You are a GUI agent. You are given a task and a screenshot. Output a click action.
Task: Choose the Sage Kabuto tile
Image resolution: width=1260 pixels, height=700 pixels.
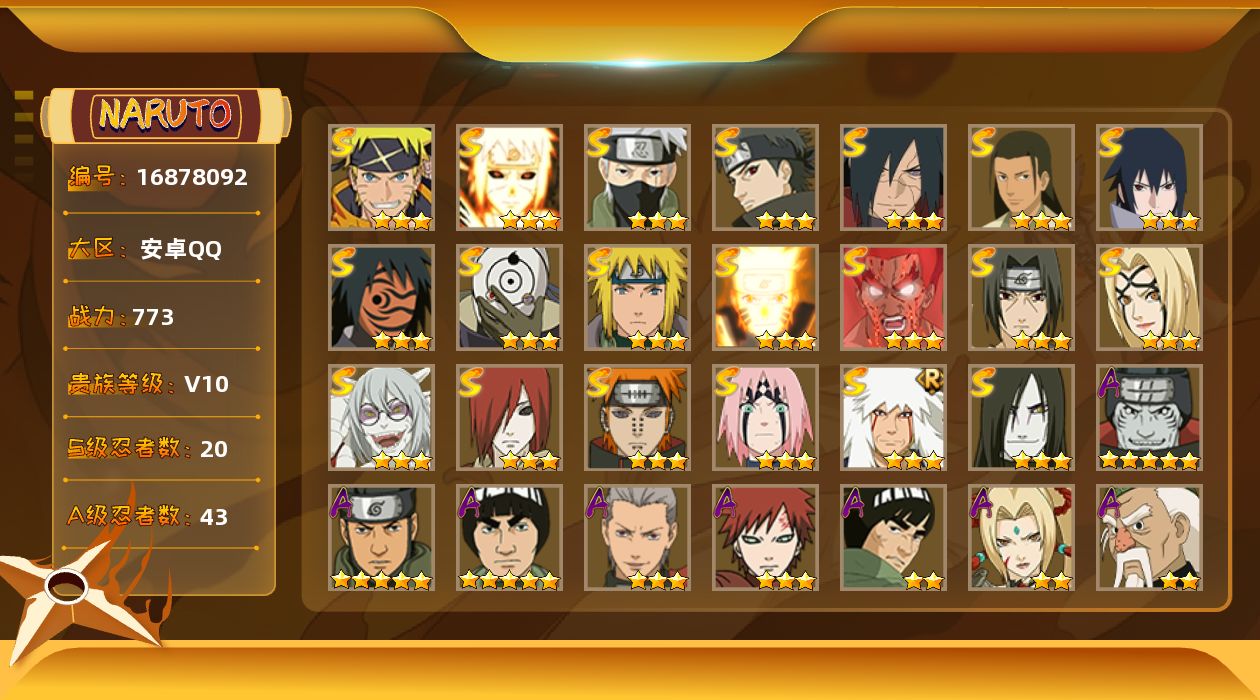click(381, 418)
